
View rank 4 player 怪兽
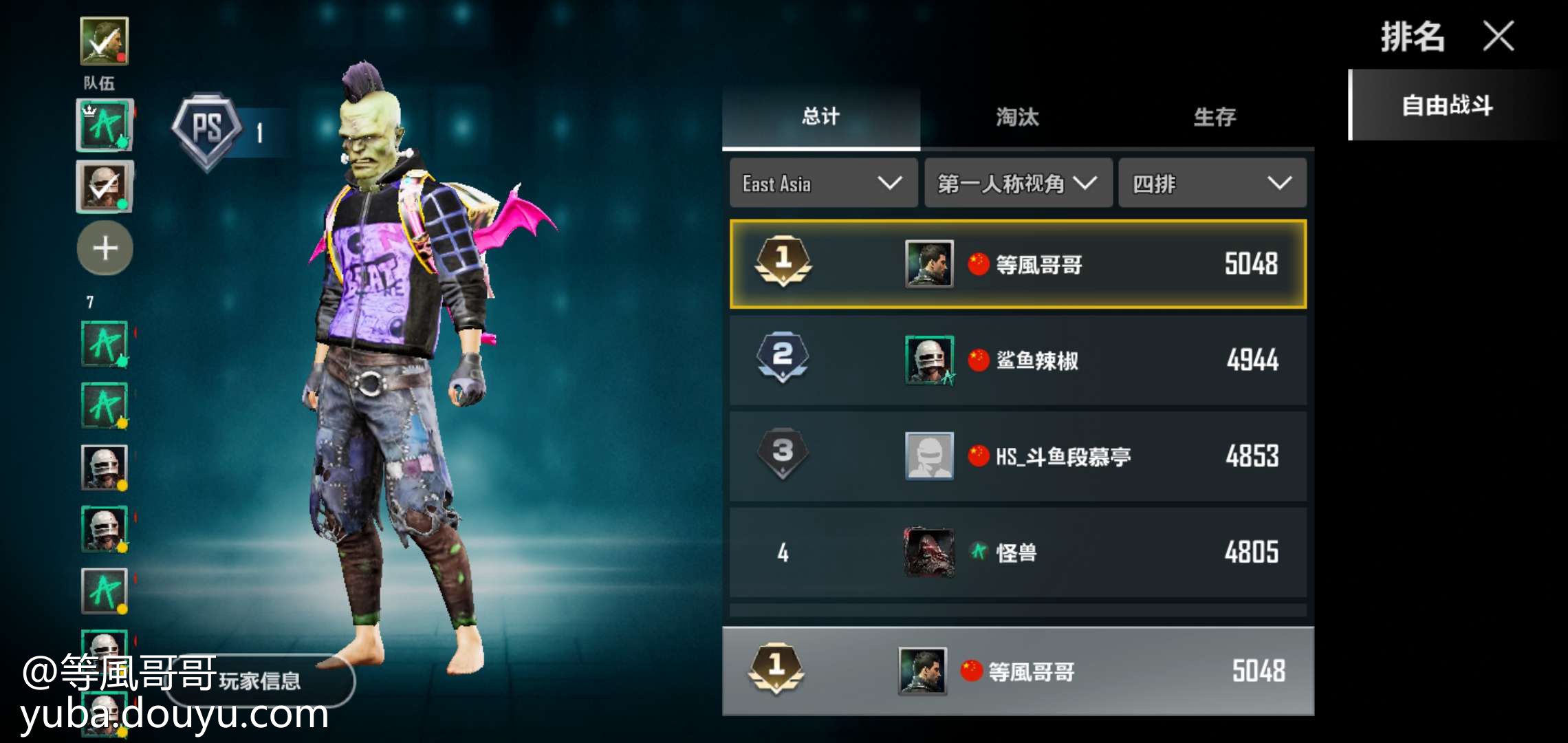(x=1017, y=552)
